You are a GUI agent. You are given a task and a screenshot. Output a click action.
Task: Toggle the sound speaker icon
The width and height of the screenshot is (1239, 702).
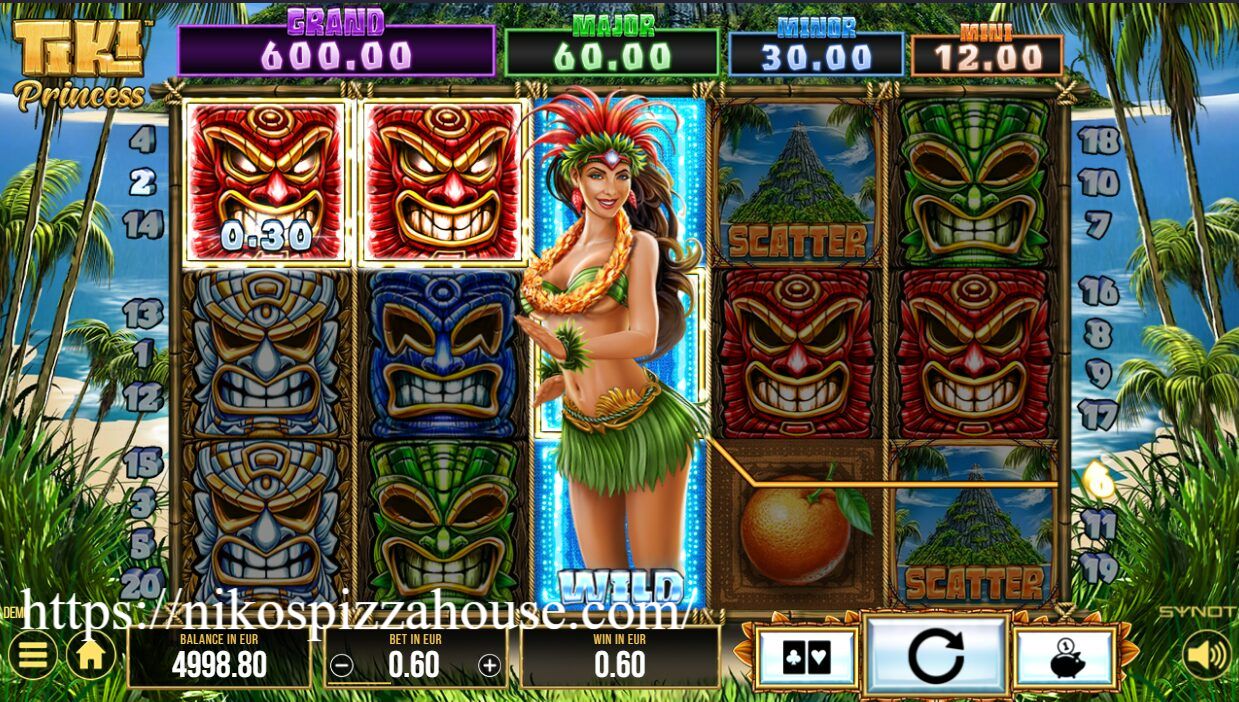tap(1206, 656)
